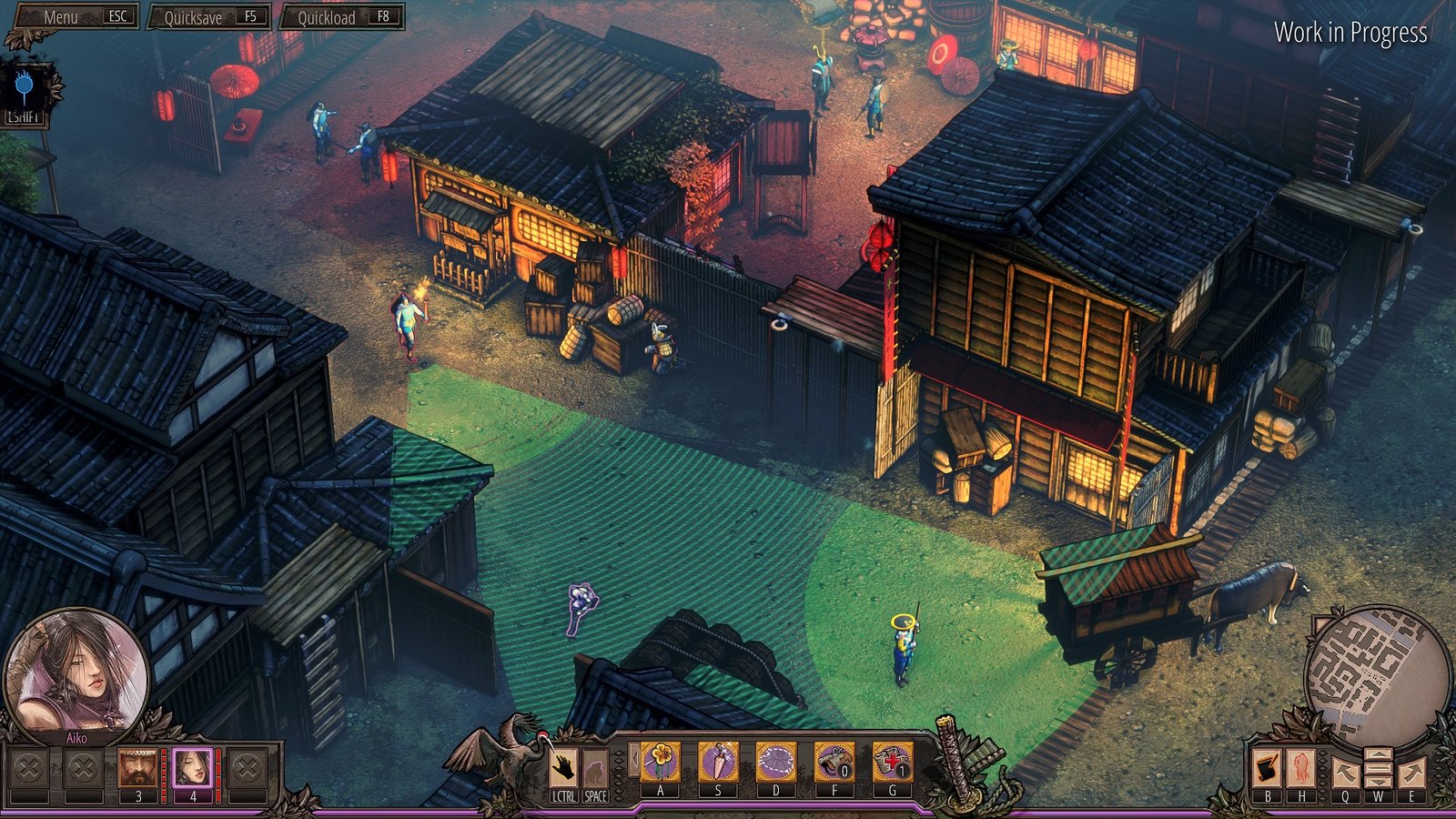Activate the blue shadow mode icon

[25, 88]
